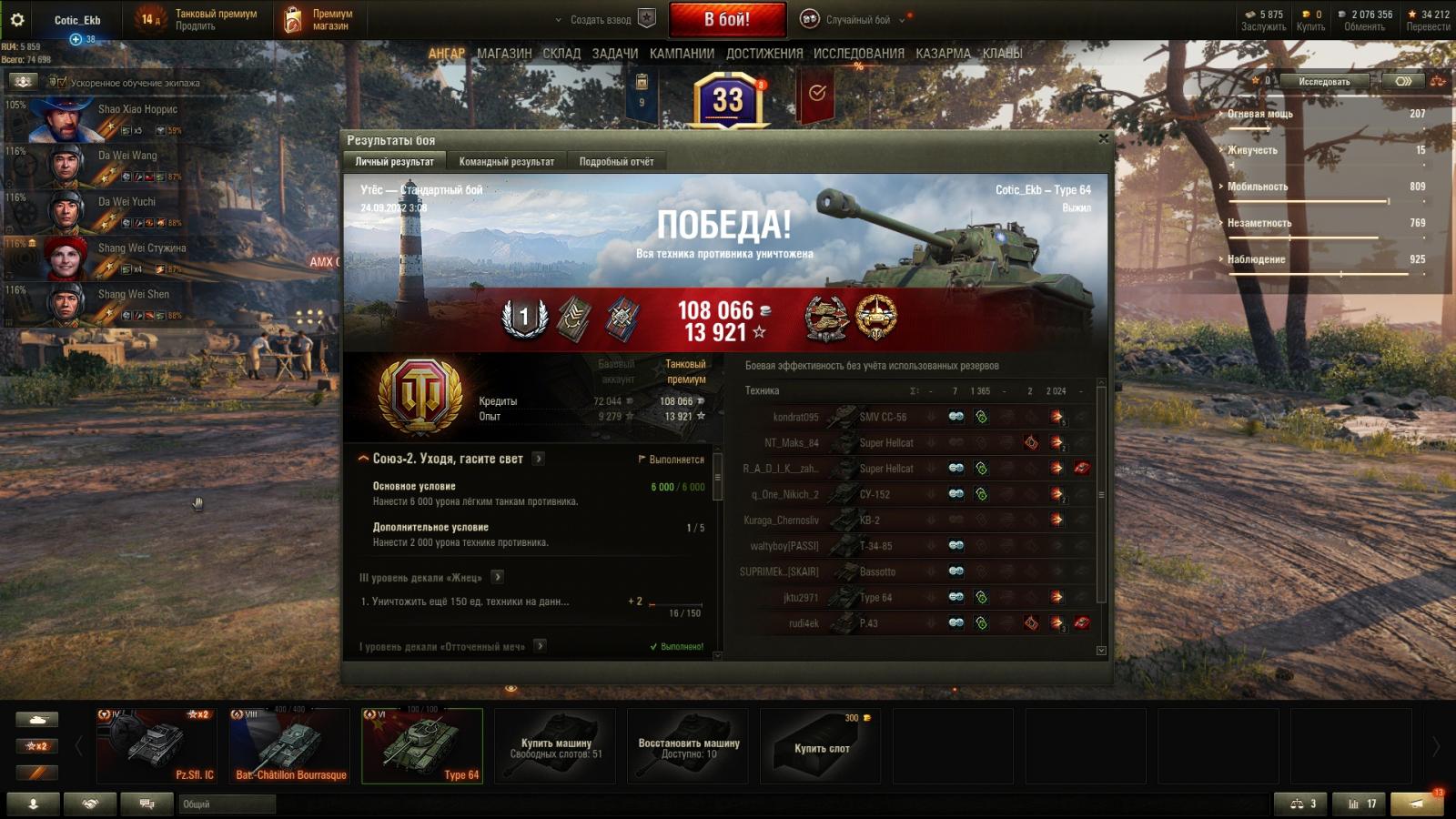Open ИССЛЕДОВАНИЯ research tree

[x=858, y=54]
